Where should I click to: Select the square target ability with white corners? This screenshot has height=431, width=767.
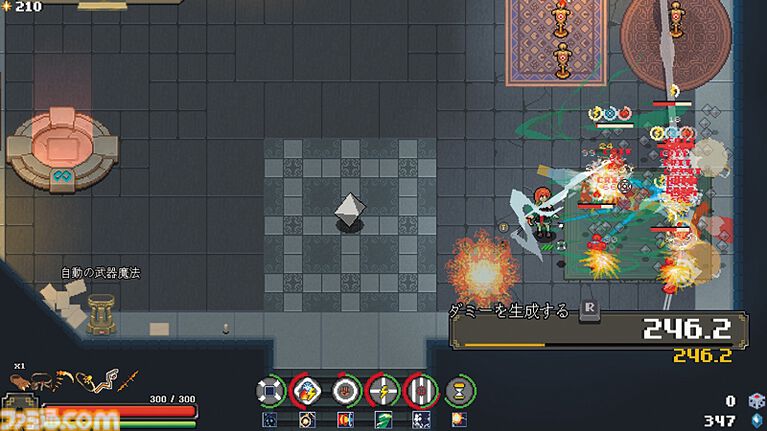269,389
